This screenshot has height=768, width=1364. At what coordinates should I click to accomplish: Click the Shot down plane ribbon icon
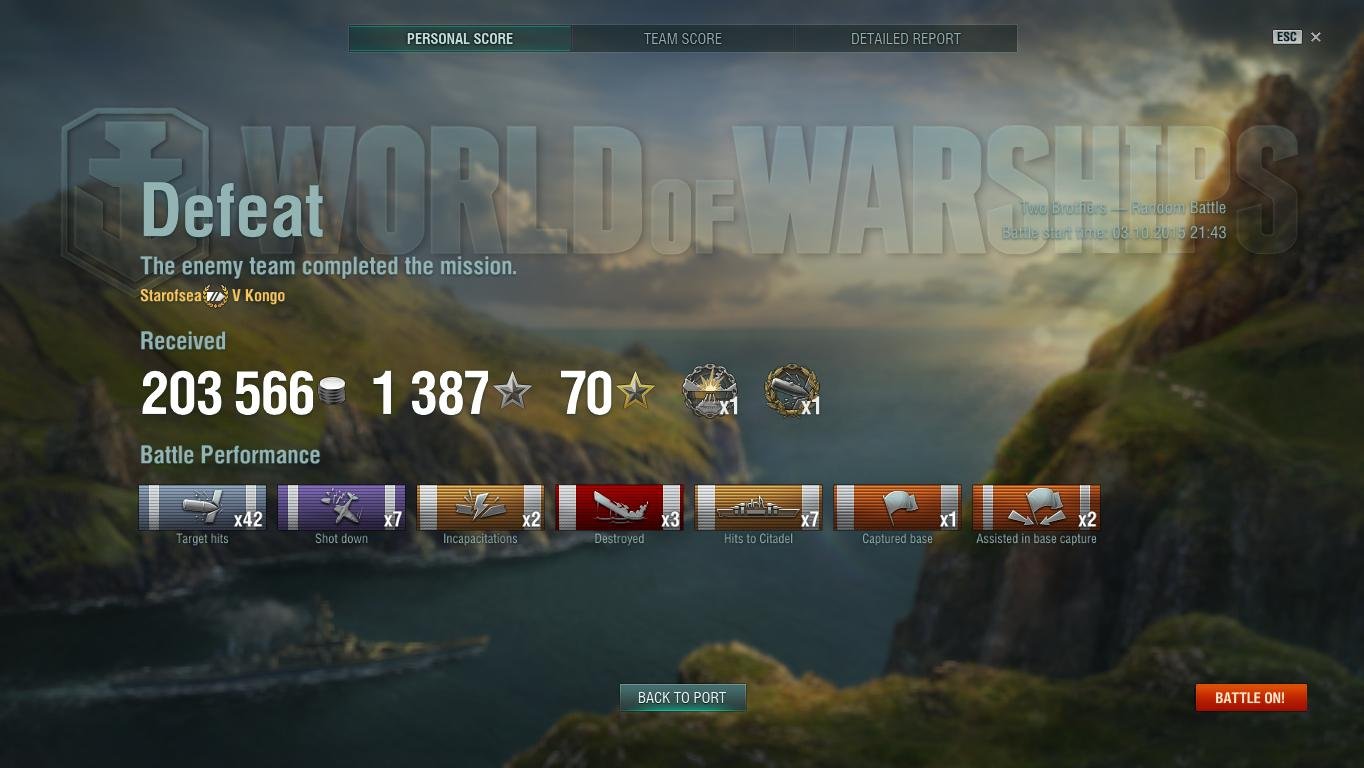(x=341, y=507)
